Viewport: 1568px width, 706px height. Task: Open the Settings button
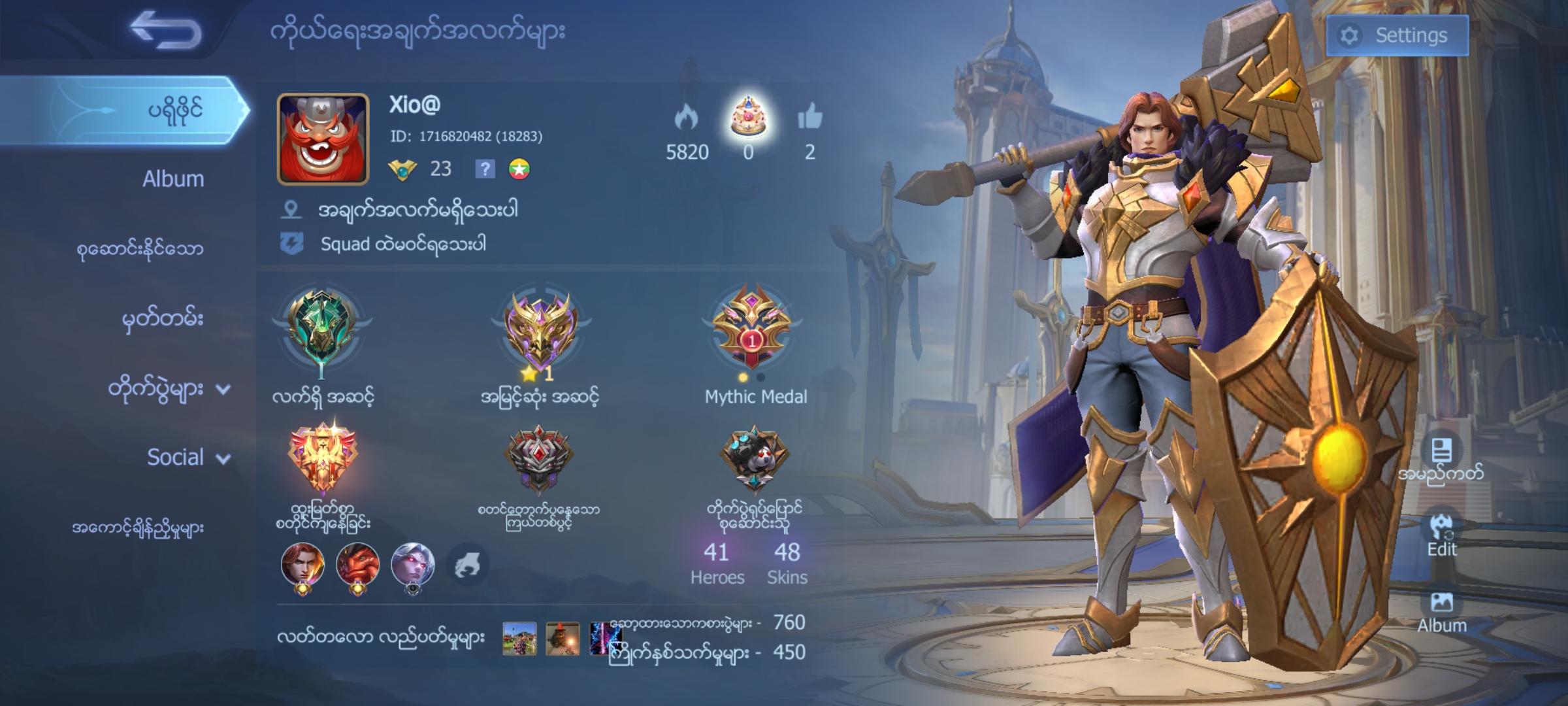pyautogui.click(x=1397, y=35)
